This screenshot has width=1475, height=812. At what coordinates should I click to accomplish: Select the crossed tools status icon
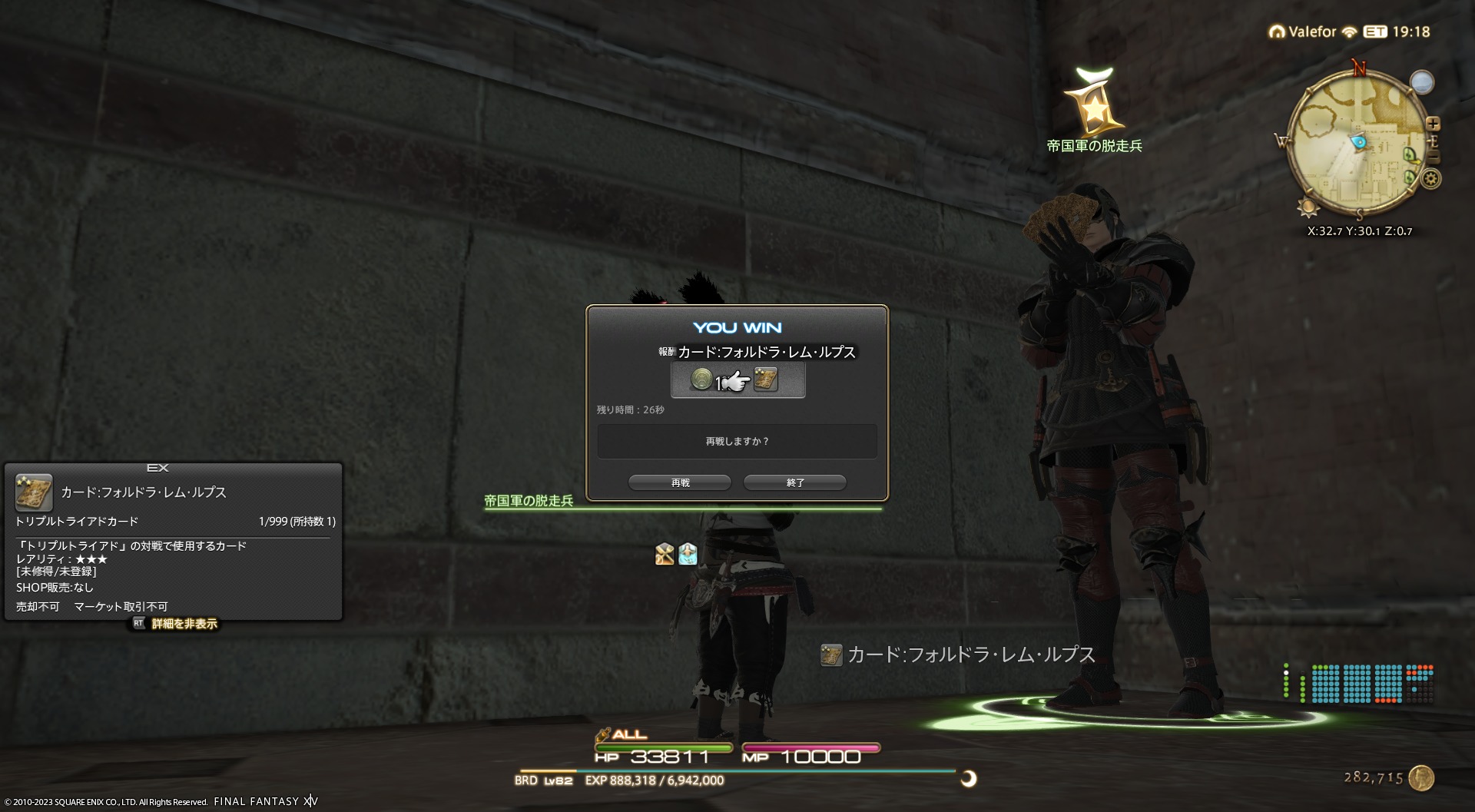[665, 554]
